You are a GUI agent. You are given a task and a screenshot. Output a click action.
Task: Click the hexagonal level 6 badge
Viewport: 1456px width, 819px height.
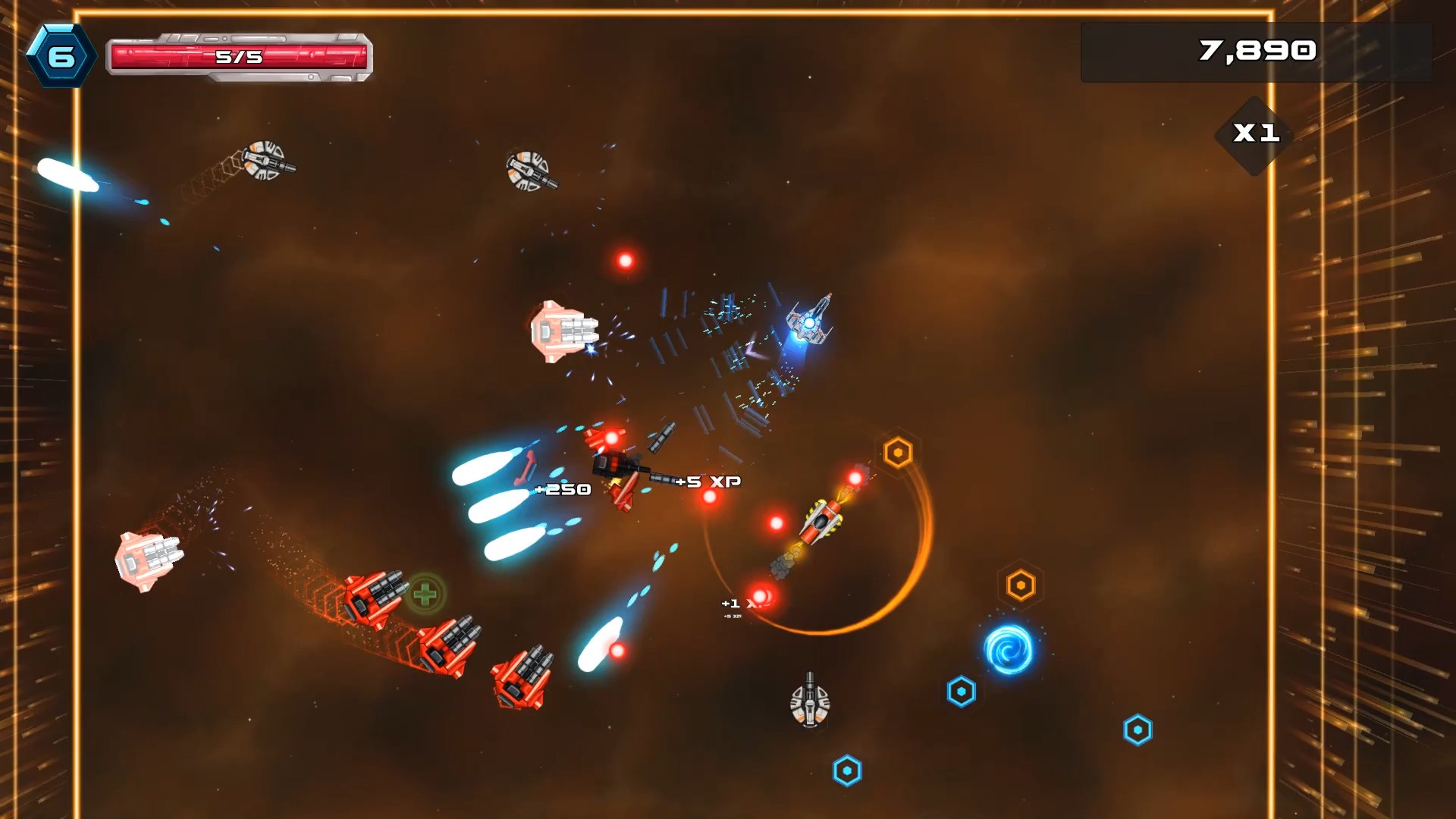tap(64, 53)
